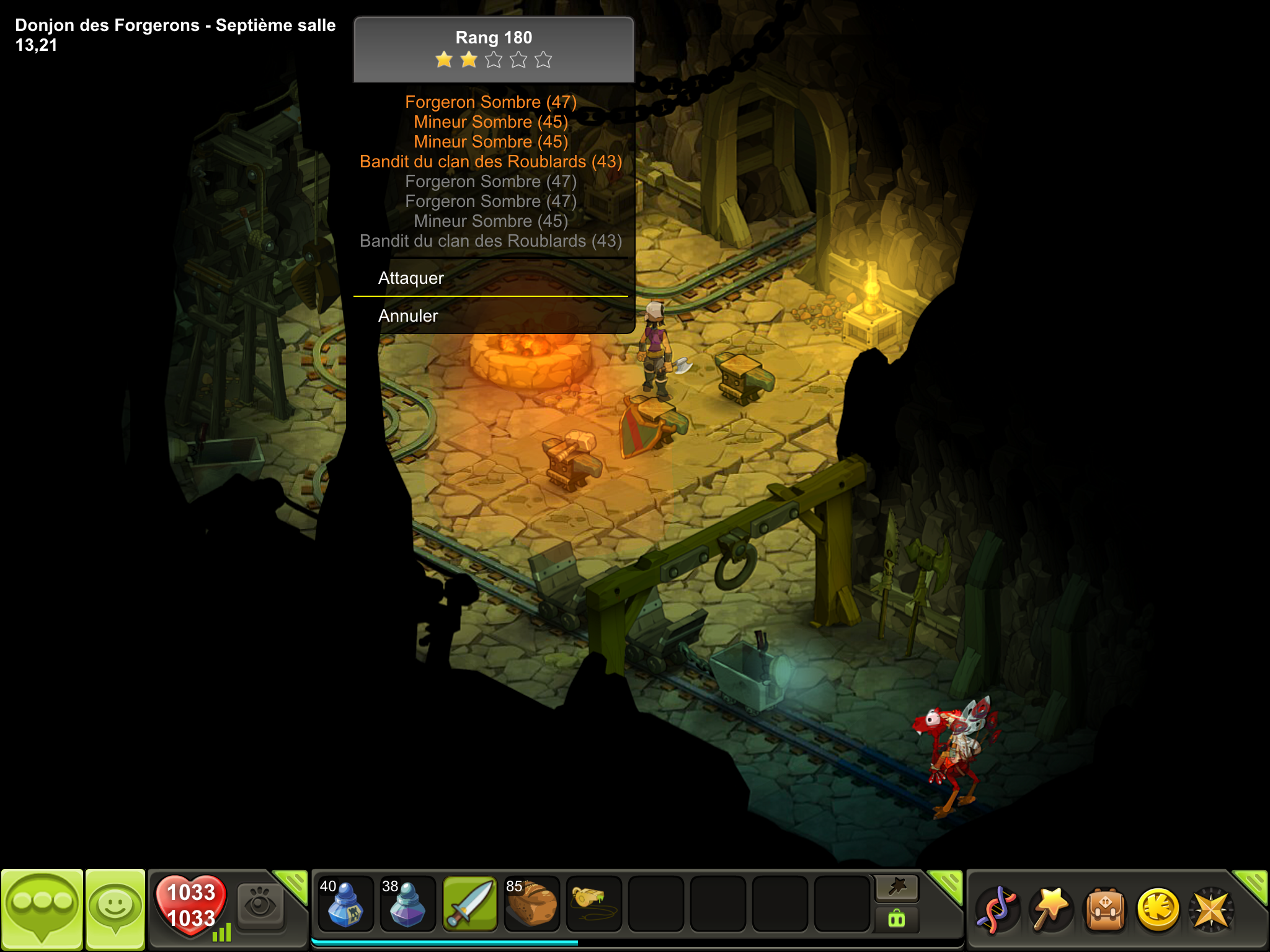The image size is (1270, 952).
Task: Open the chat speech bubble button
Action: [x=42, y=909]
